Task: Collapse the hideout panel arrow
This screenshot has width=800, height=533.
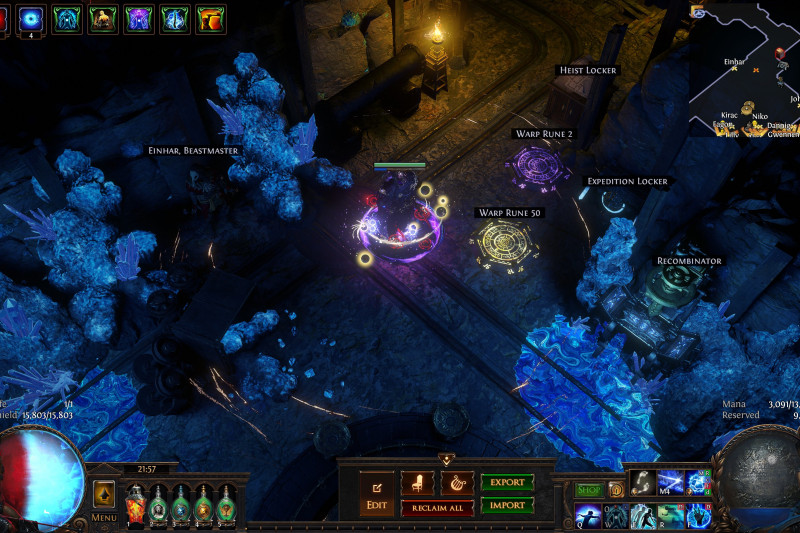Action: point(446,460)
